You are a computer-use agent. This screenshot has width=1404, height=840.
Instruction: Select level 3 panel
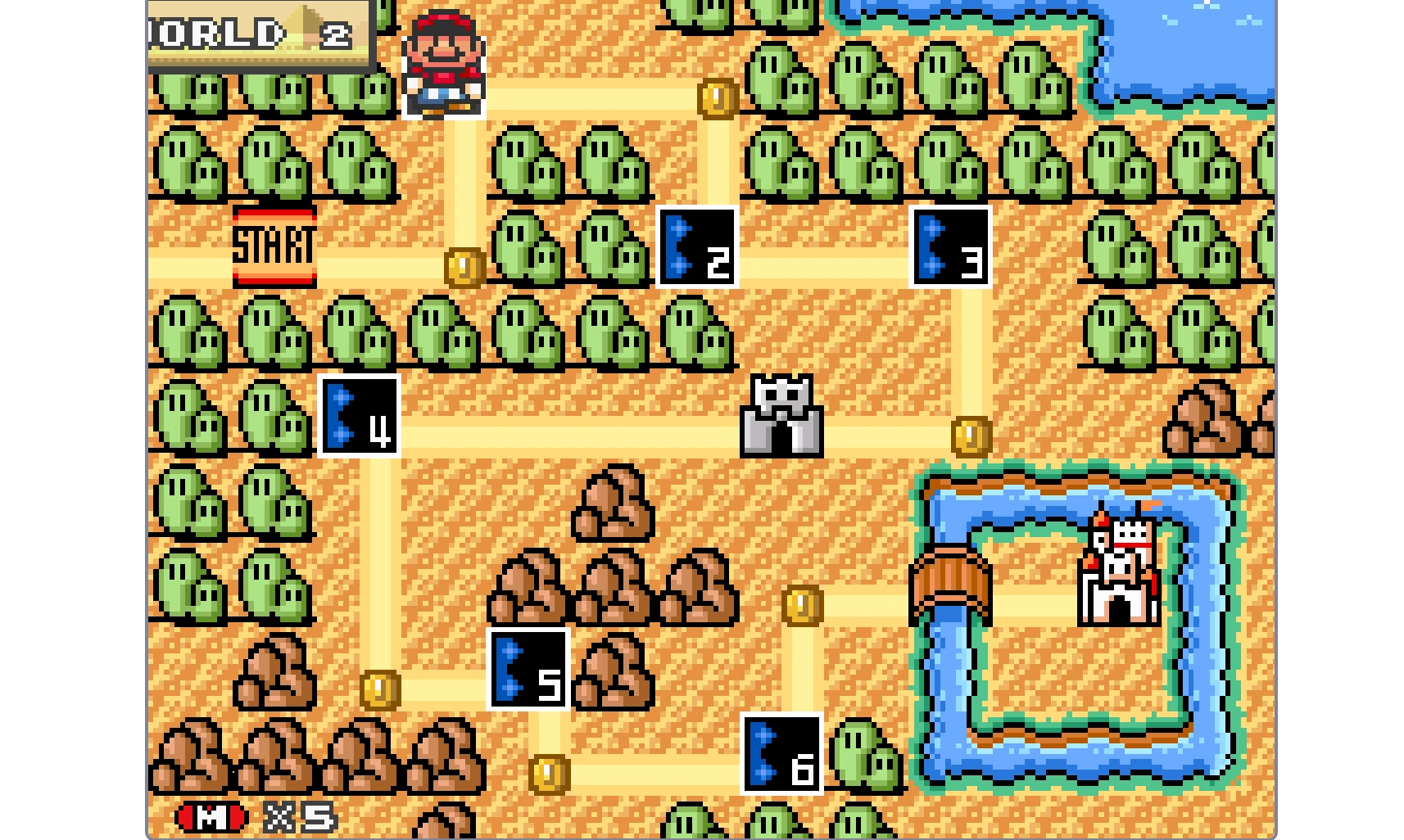pos(950,247)
